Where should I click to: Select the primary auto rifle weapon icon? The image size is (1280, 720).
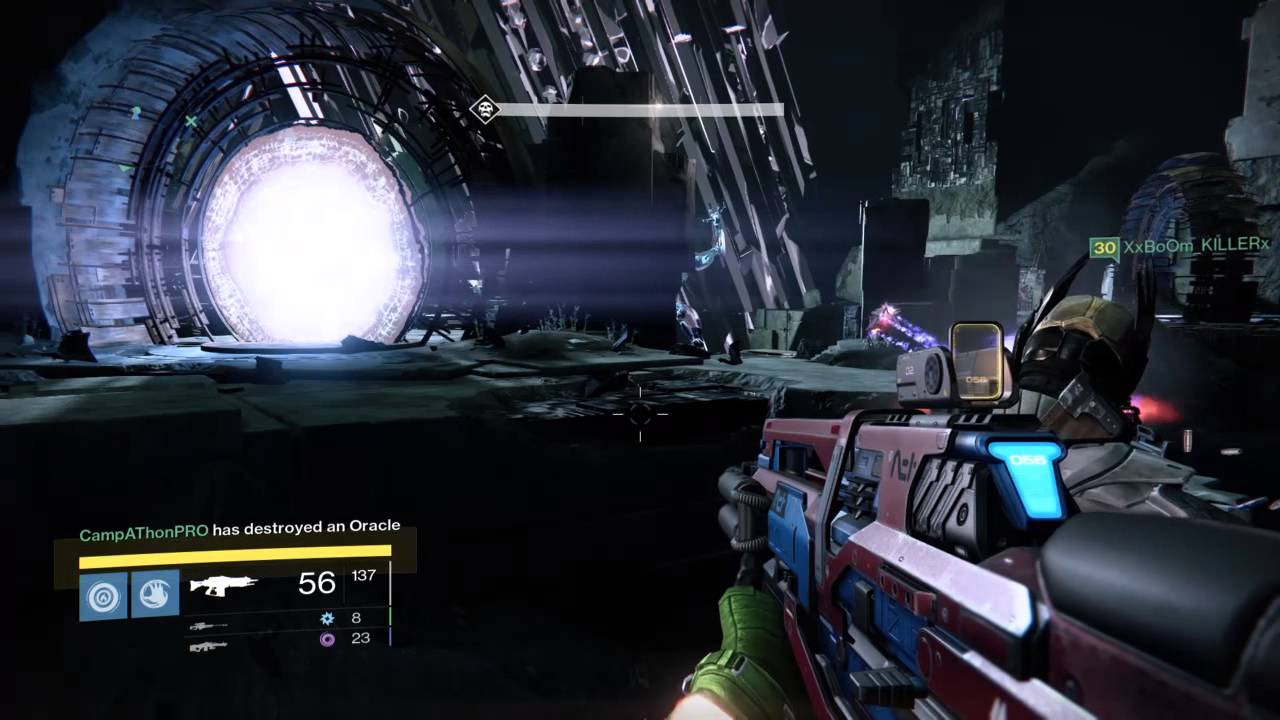click(223, 584)
